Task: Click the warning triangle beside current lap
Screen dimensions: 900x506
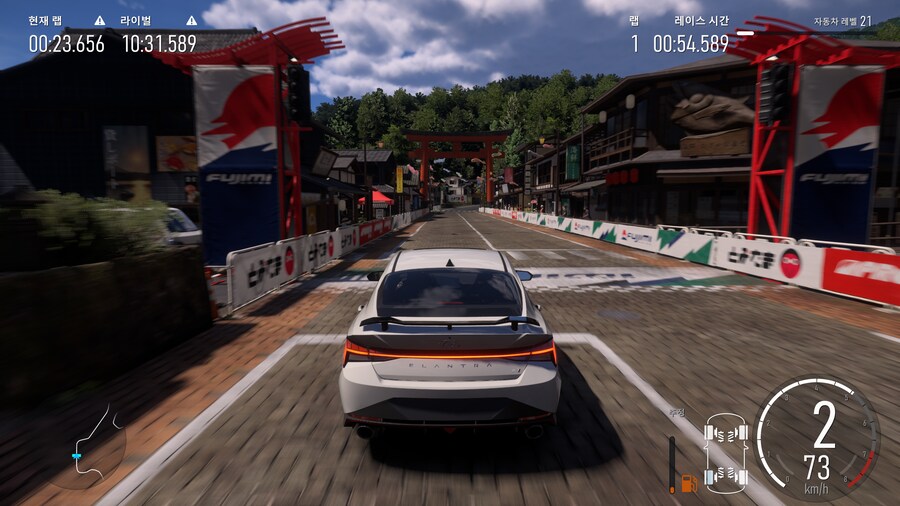Action: pyautogui.click(x=100, y=20)
